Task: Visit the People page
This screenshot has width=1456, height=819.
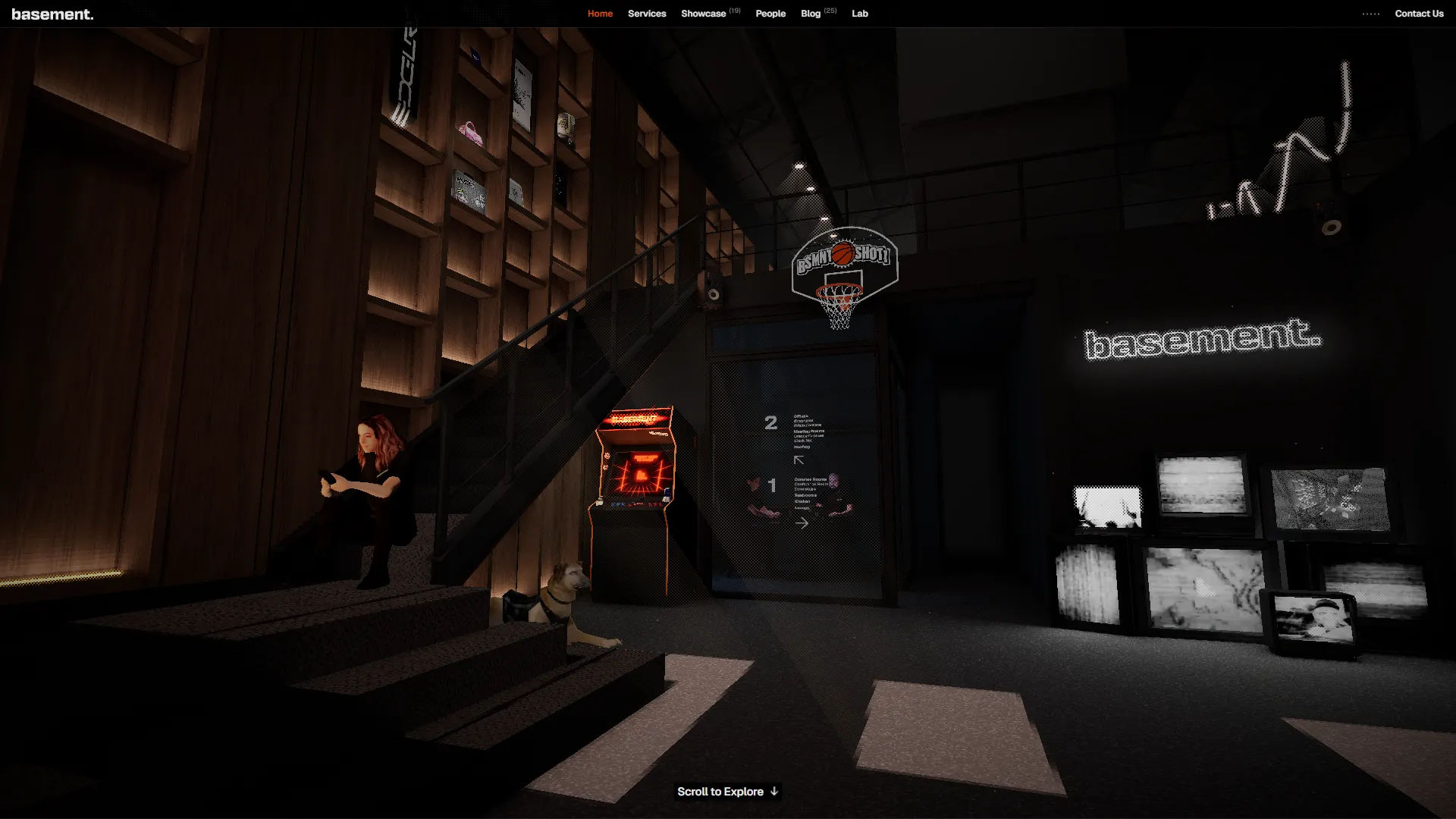Action: tap(770, 14)
